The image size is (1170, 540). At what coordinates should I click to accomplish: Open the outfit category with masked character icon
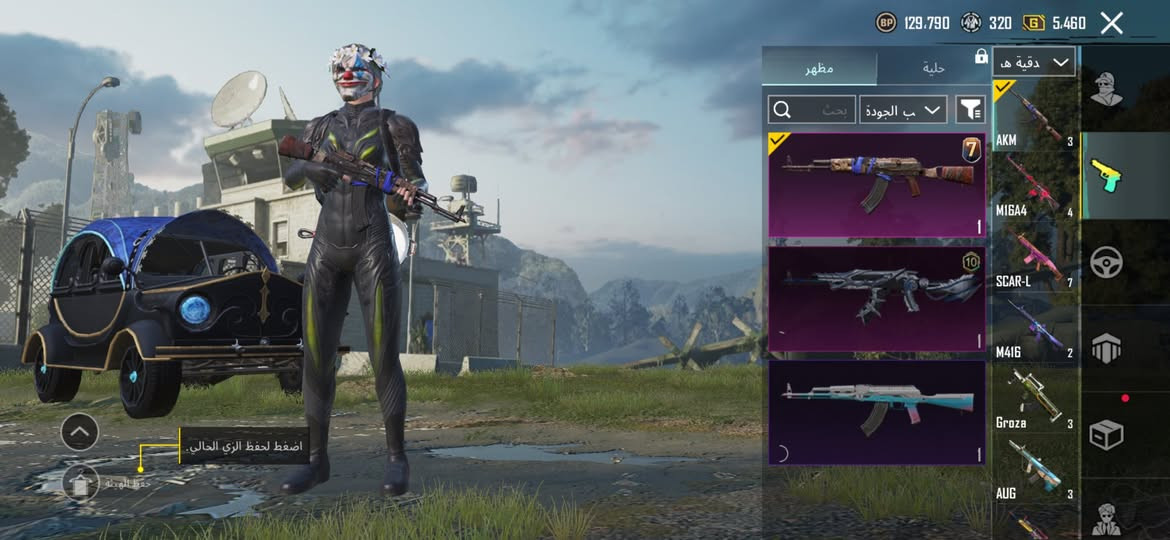[x=1105, y=89]
